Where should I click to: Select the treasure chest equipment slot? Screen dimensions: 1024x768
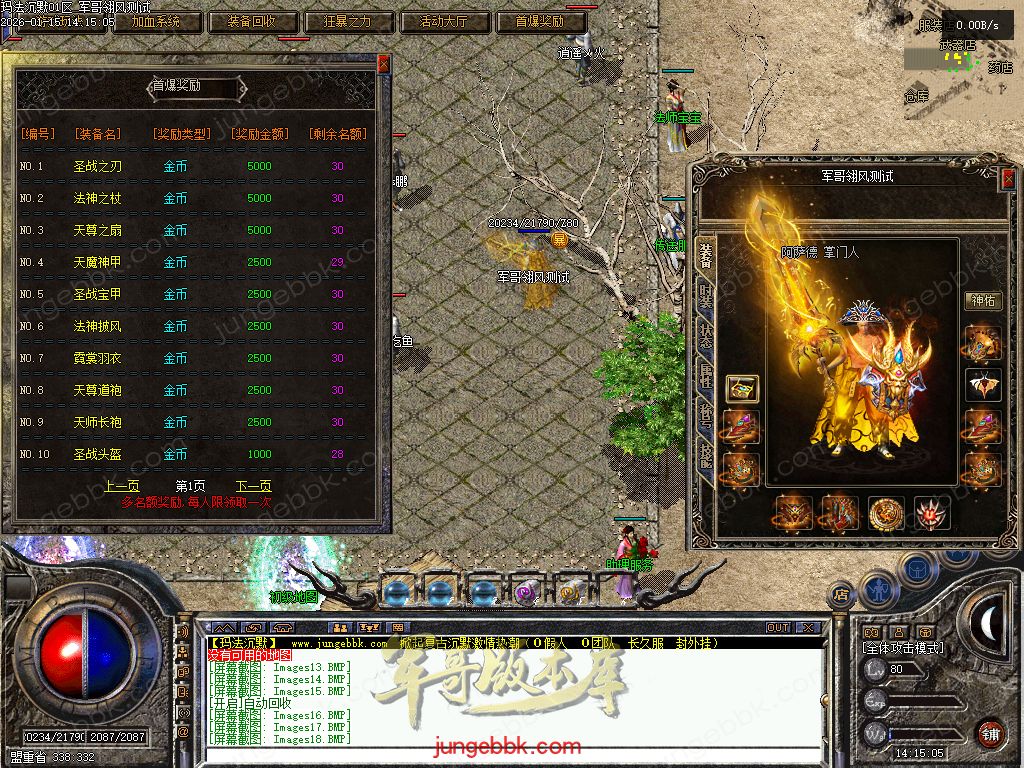(x=741, y=388)
